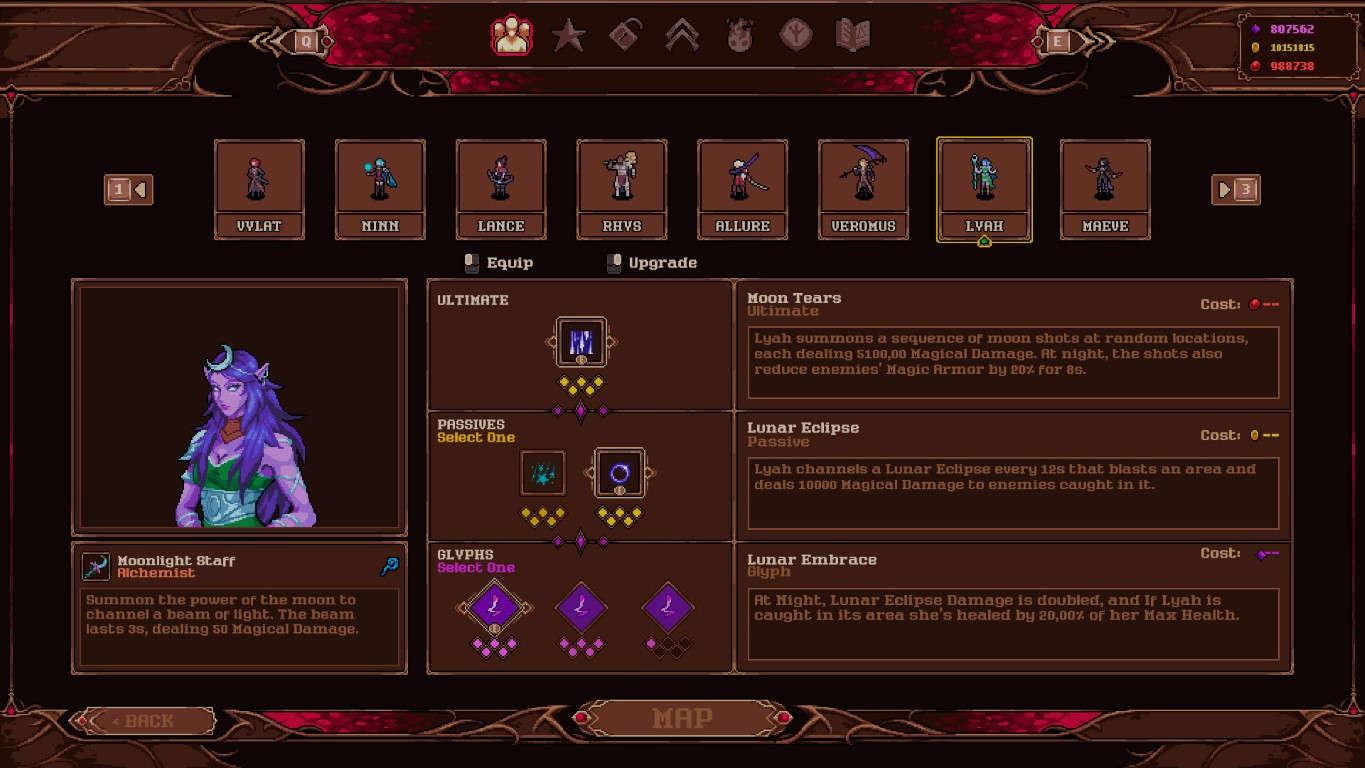Click the right arrow toward page 3
This screenshot has width=1365, height=768.
[1225, 190]
